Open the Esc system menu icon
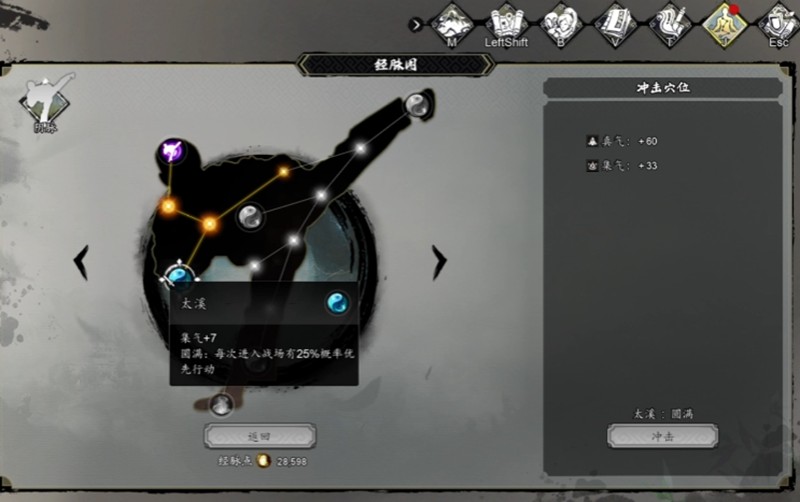This screenshot has height=502, width=800. click(x=778, y=22)
